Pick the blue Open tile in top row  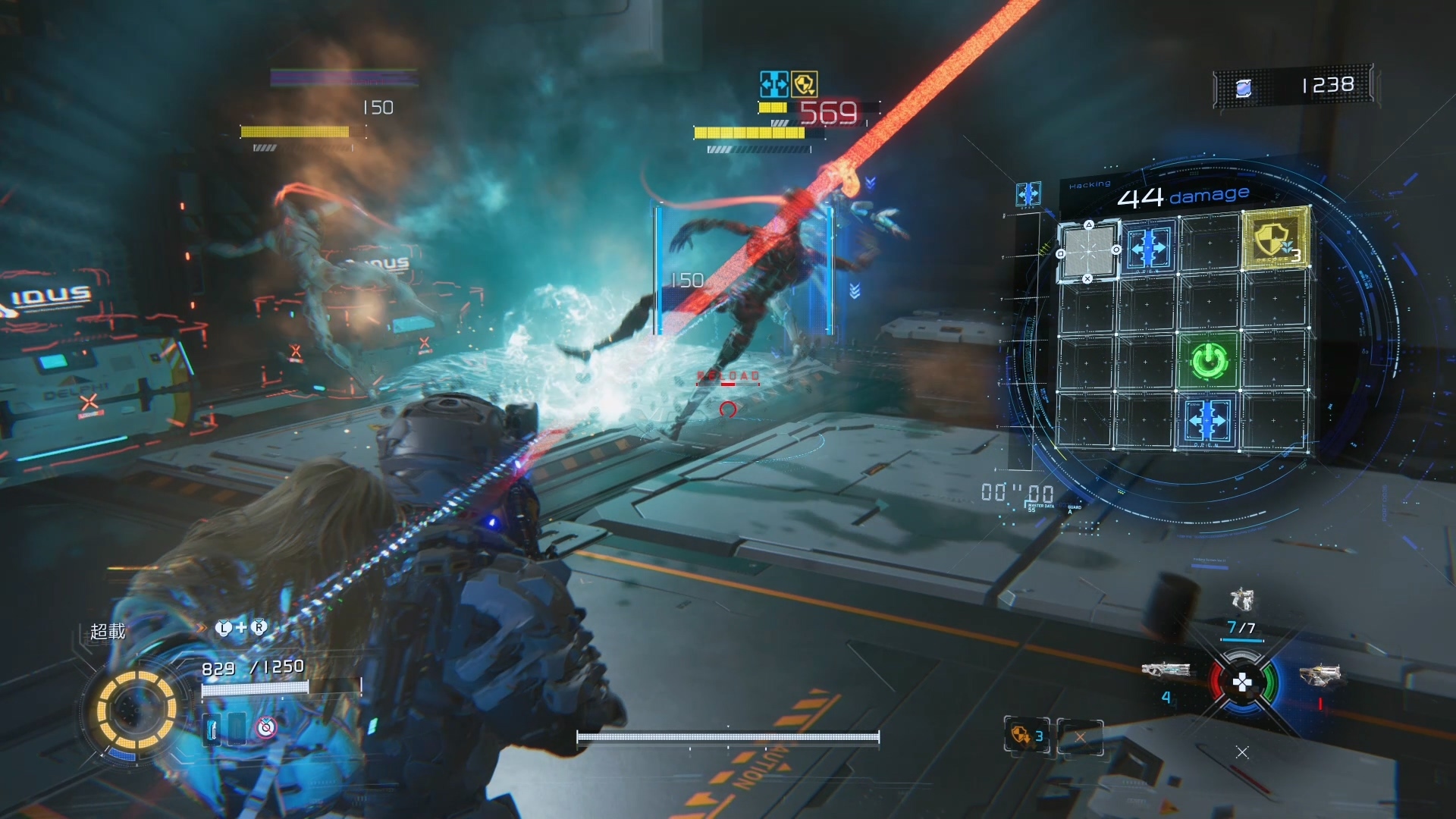point(1148,247)
